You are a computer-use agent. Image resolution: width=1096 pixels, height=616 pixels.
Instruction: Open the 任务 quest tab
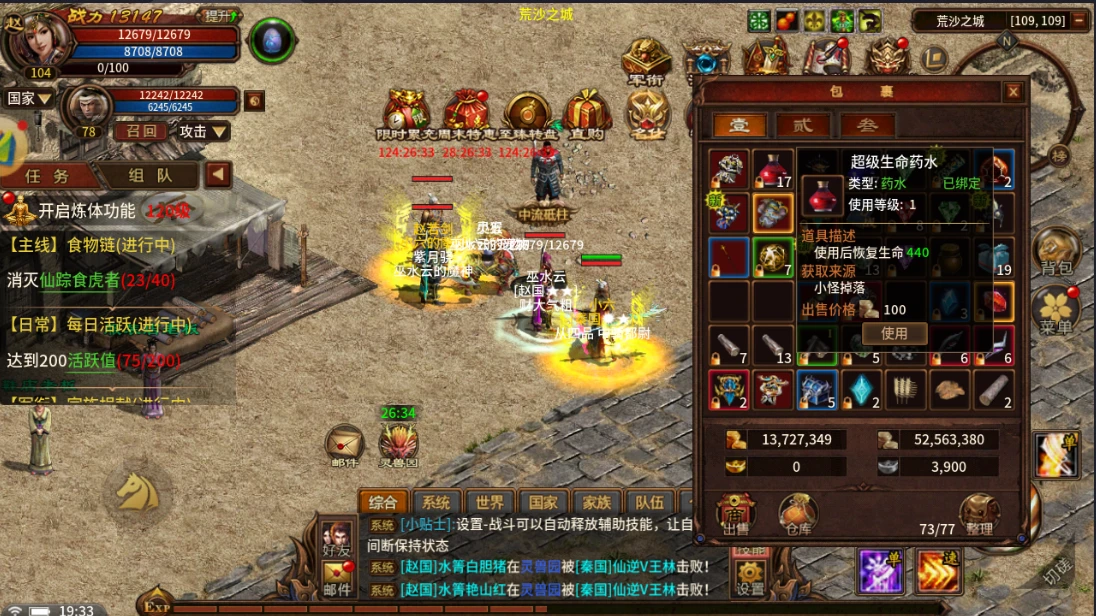tap(48, 175)
